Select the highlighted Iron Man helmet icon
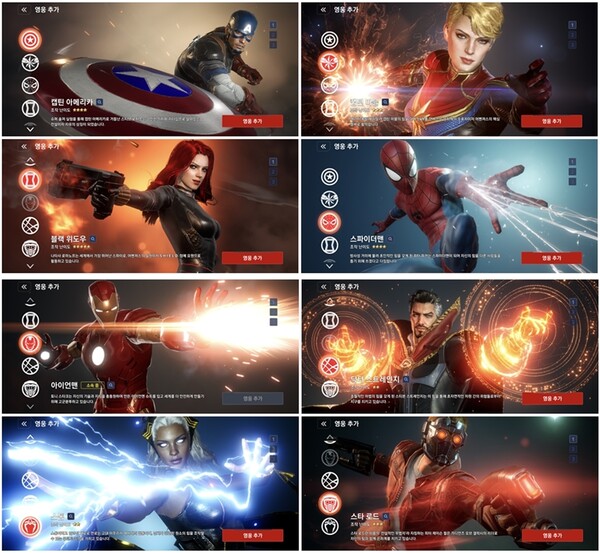This screenshot has width=600, height=553. click(30, 343)
